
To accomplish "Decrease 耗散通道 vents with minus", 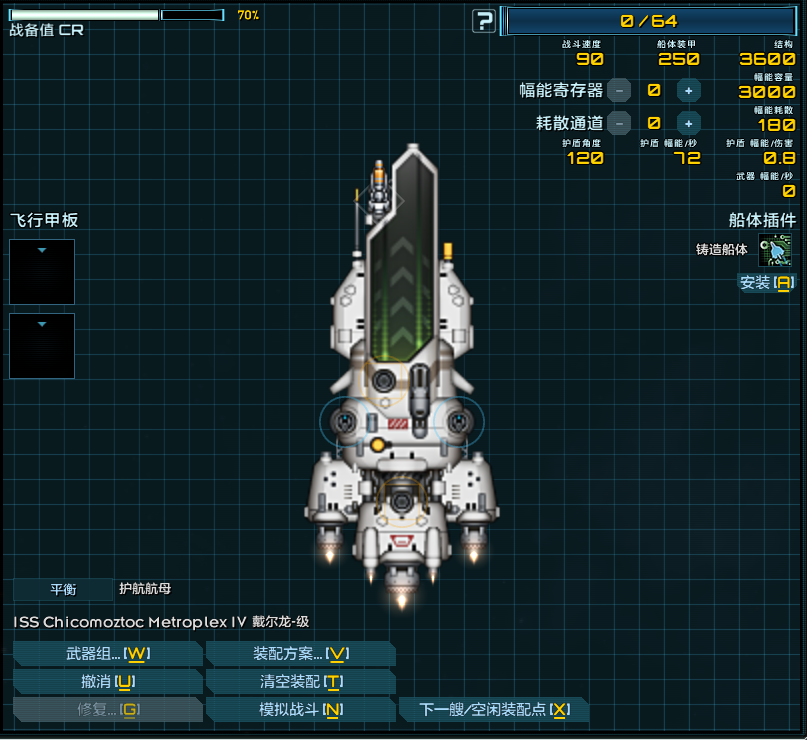I will (619, 123).
